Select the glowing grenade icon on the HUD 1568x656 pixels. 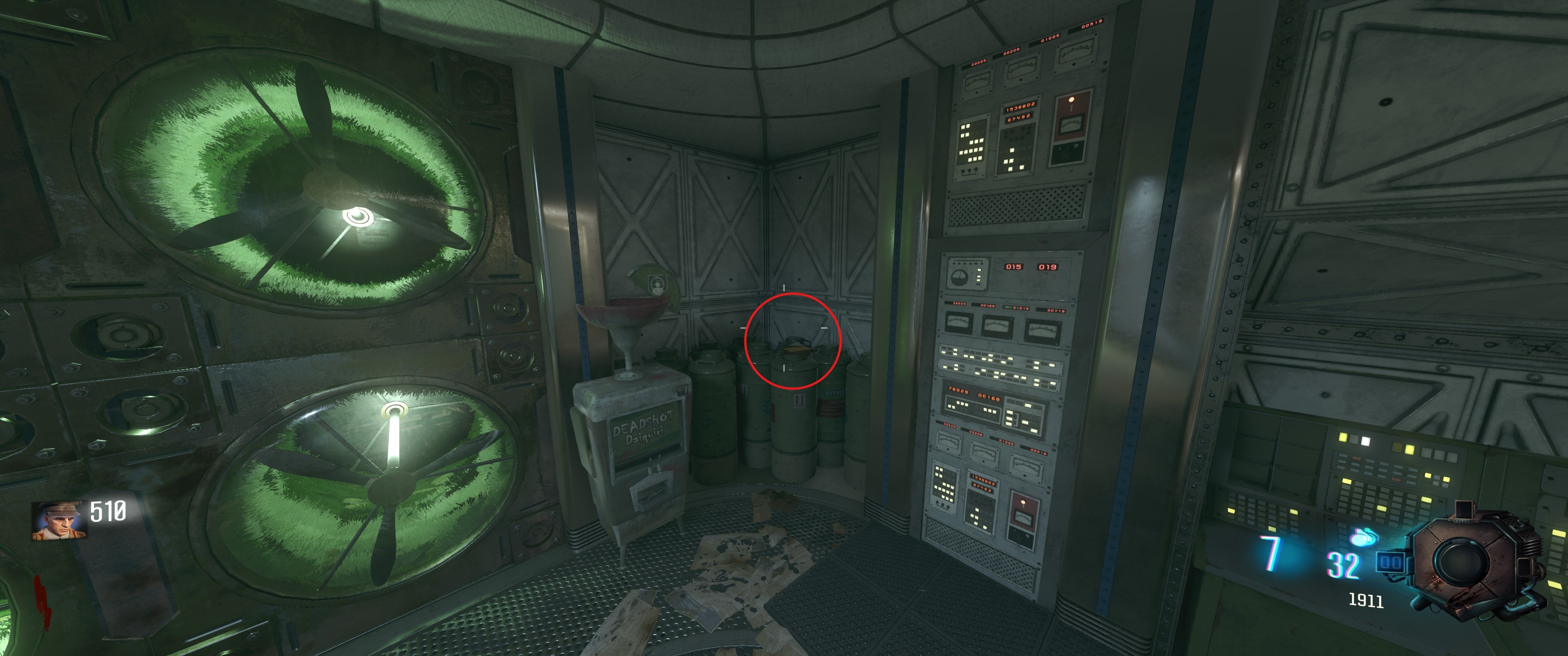(1363, 538)
